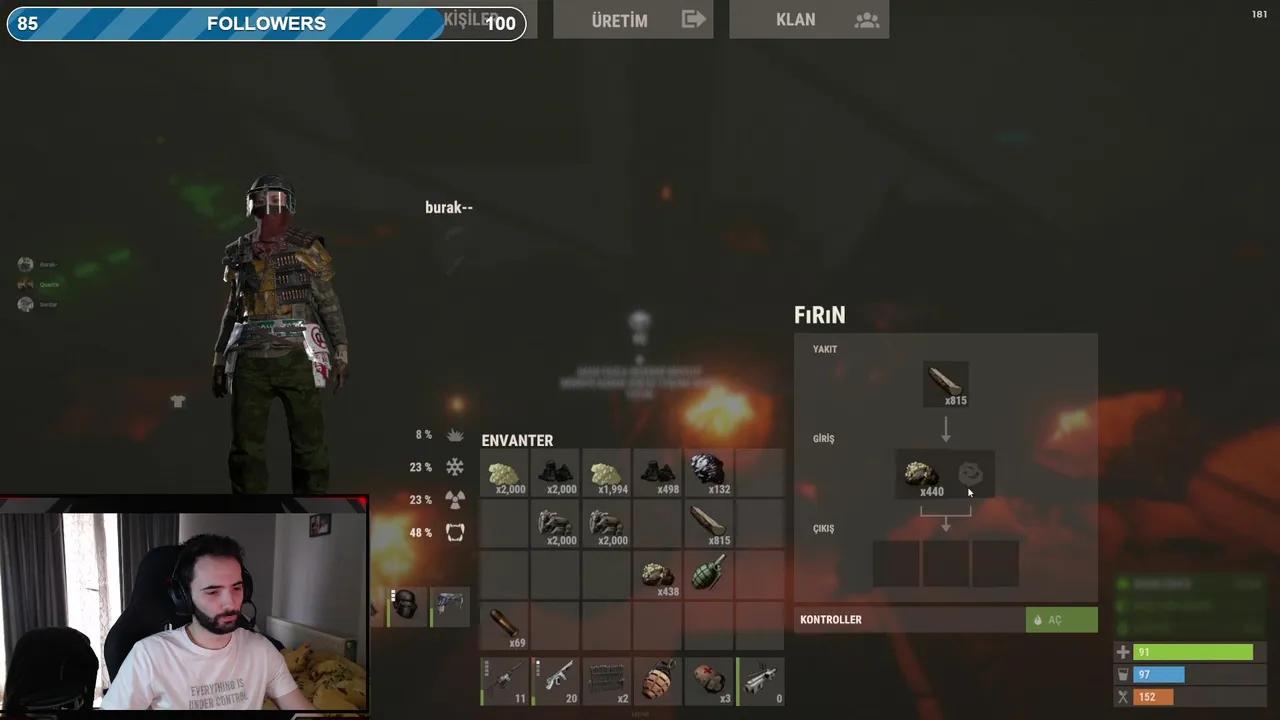Click the FOLLOWERS progress bar

tap(265, 23)
